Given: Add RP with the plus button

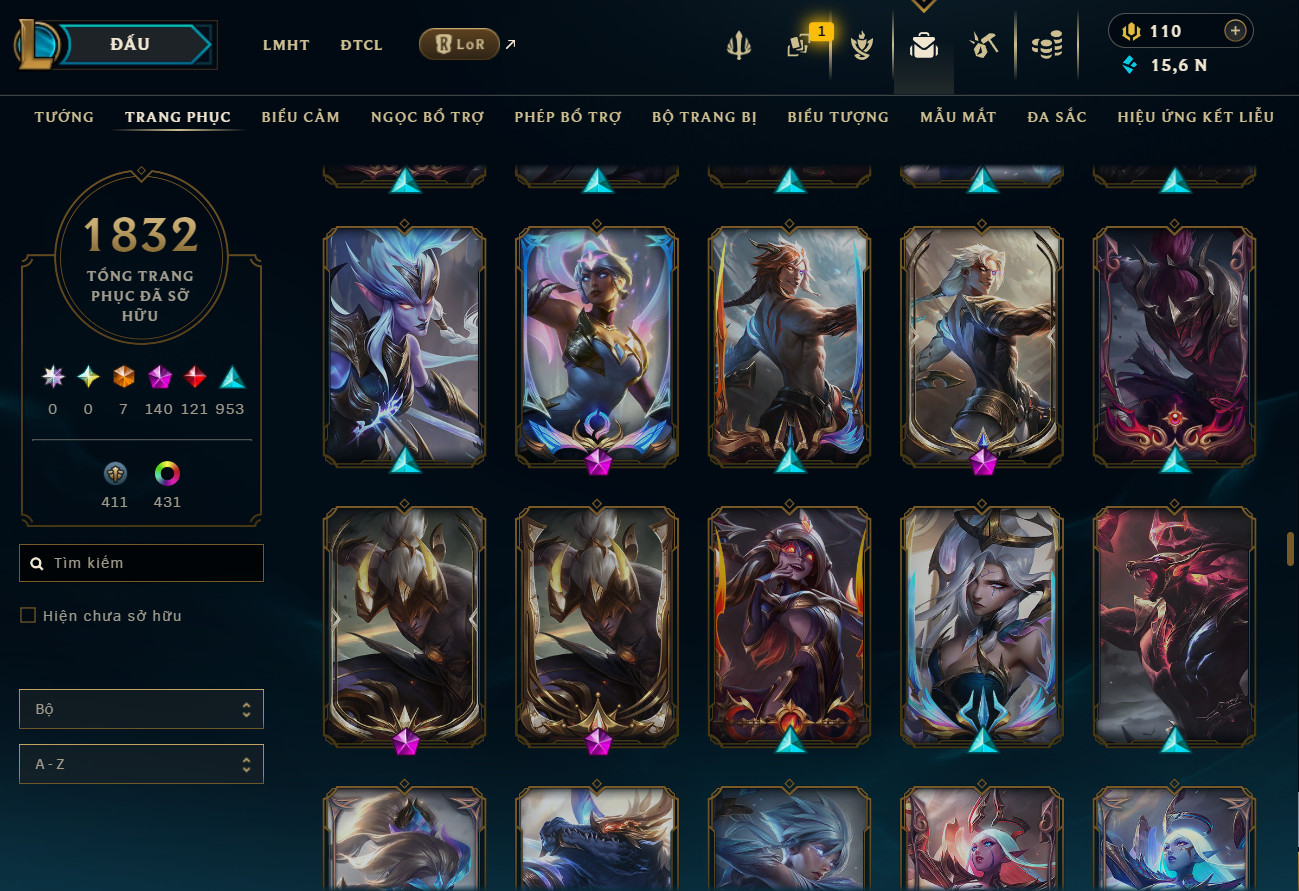Looking at the screenshot, I should click(x=1236, y=31).
